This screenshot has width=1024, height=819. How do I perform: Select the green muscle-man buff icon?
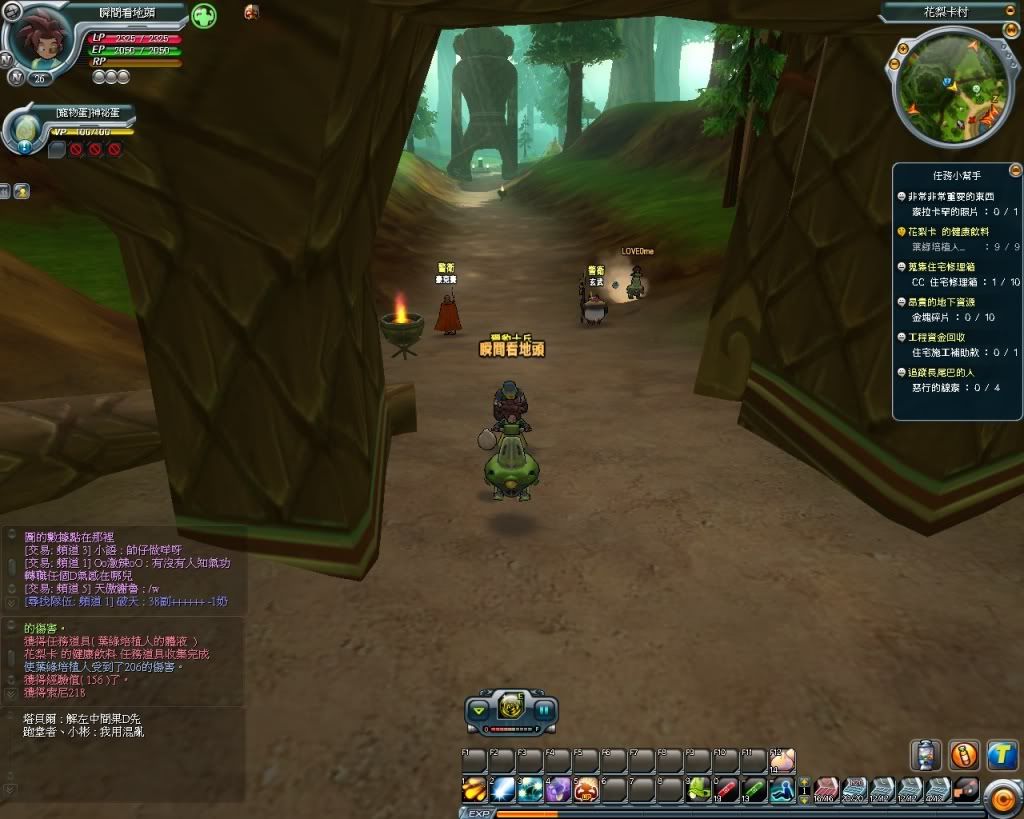[x=204, y=16]
